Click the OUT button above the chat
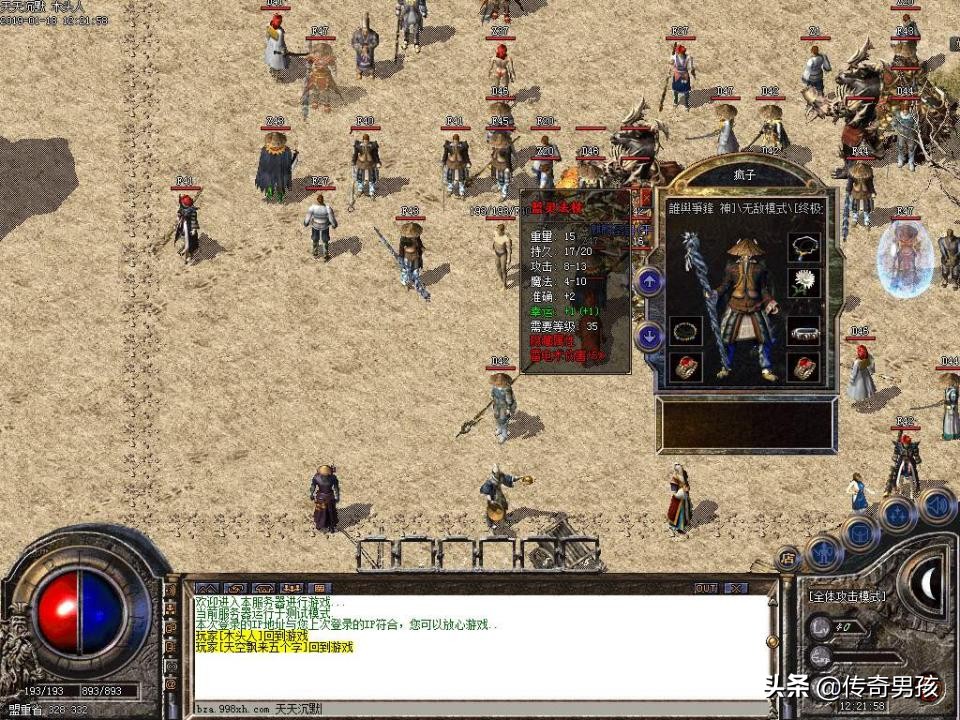This screenshot has width=960, height=720. (x=706, y=588)
